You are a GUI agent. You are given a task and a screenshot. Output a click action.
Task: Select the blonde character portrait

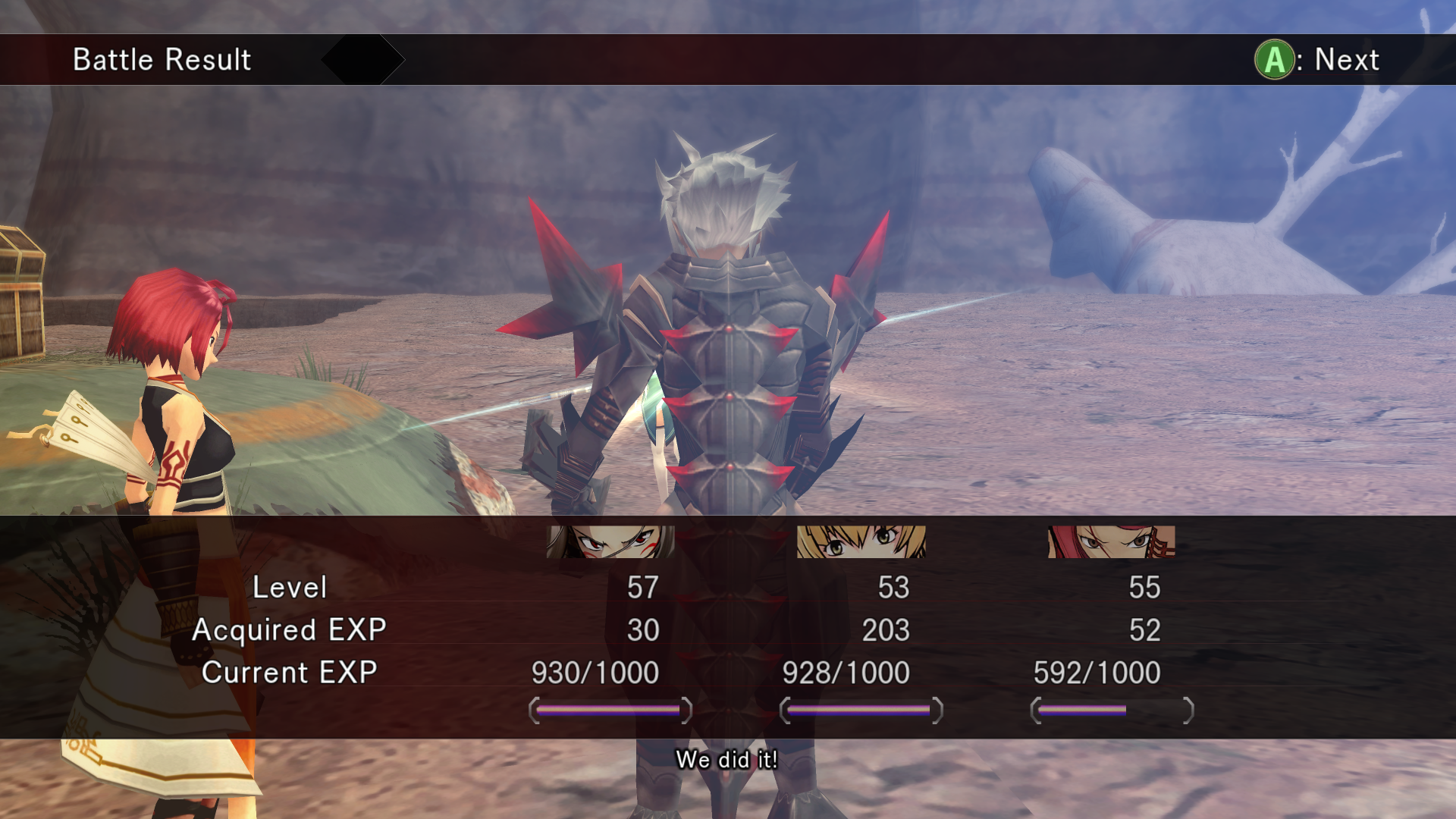861,541
